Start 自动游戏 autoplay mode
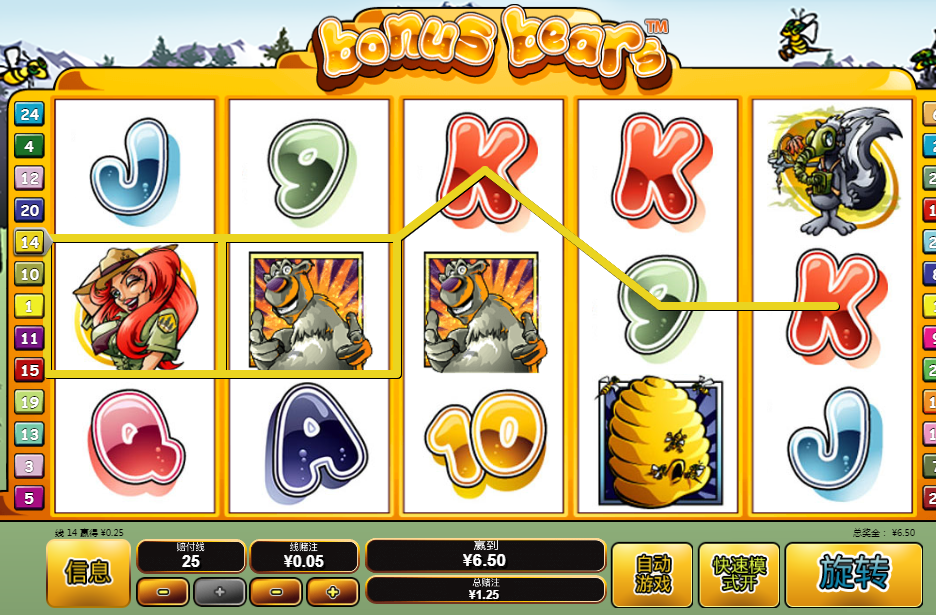Image resolution: width=936 pixels, height=615 pixels. pos(653,574)
